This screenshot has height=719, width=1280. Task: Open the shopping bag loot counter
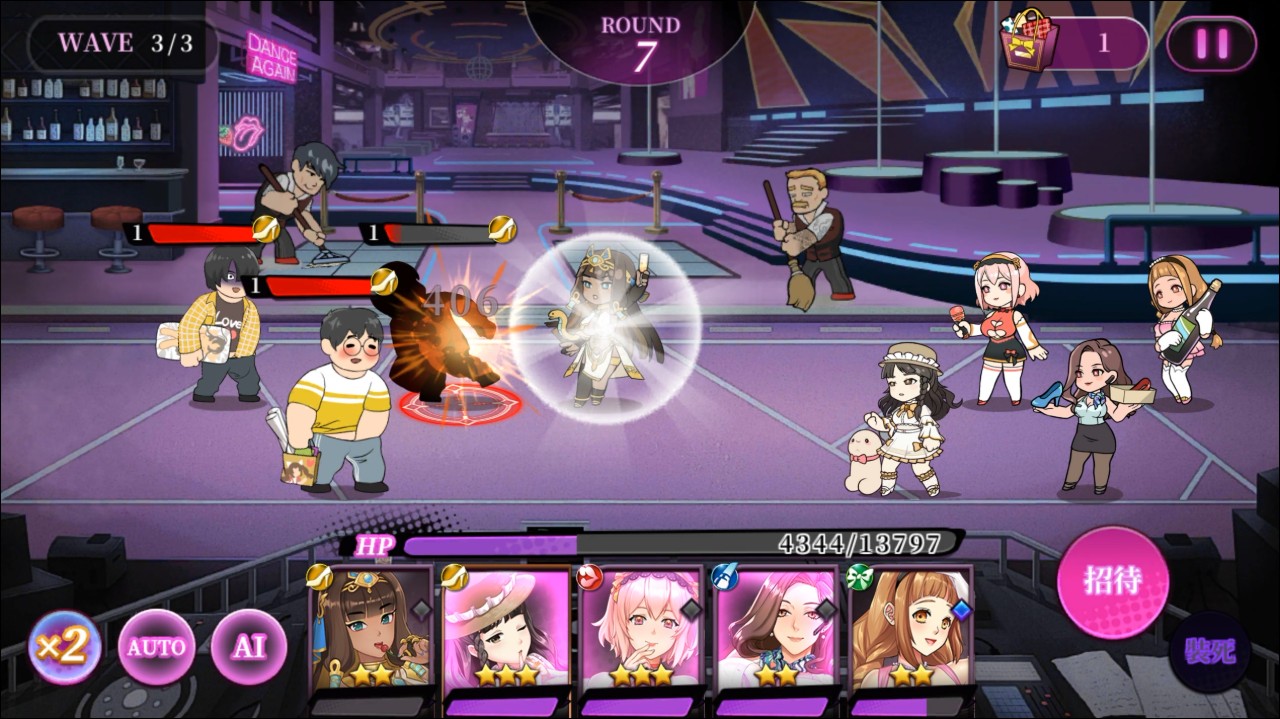1072,44
